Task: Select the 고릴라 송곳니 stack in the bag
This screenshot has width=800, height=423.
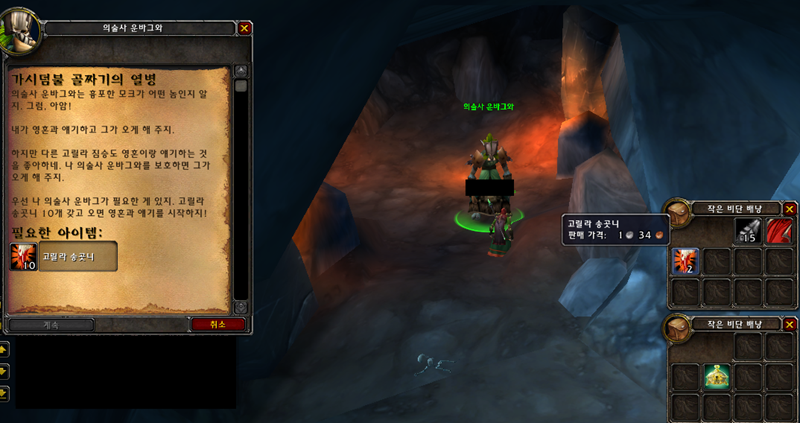Action: tap(684, 261)
